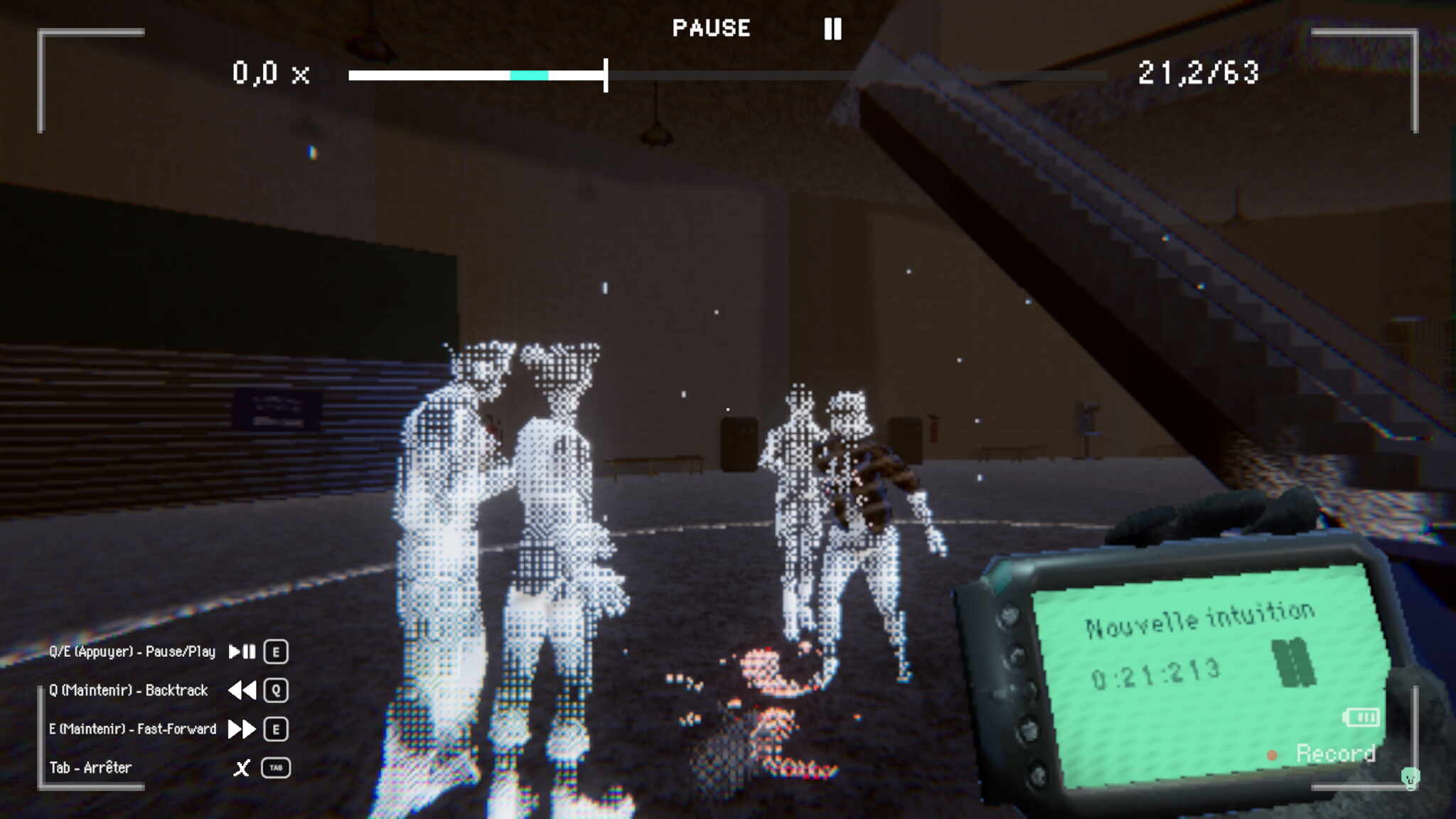Click the dark unplayed part of the timeline

pyautogui.click(x=853, y=75)
